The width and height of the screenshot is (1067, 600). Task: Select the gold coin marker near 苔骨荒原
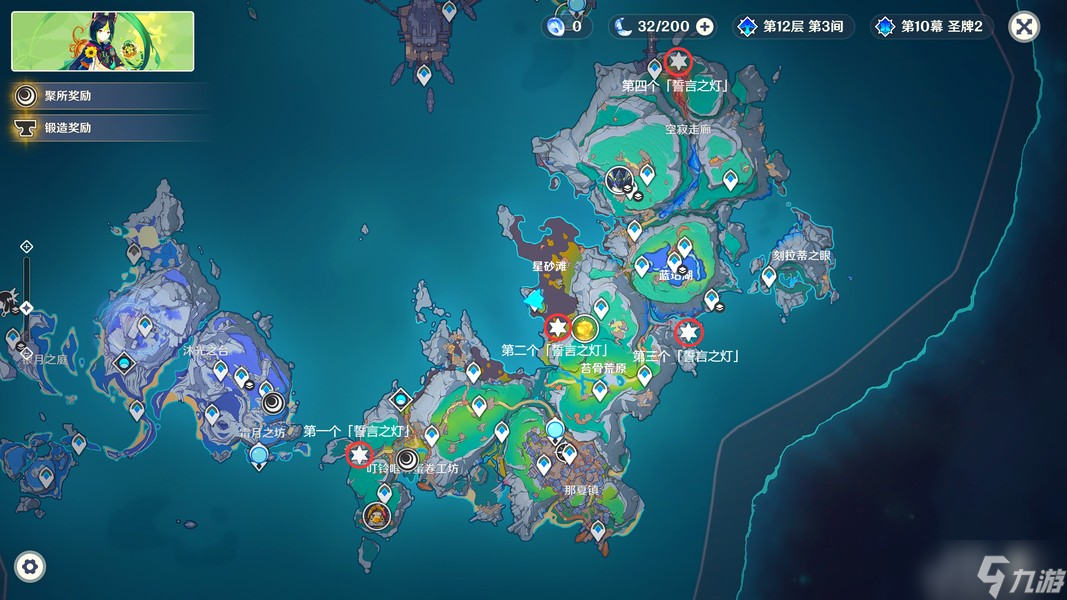click(x=585, y=328)
